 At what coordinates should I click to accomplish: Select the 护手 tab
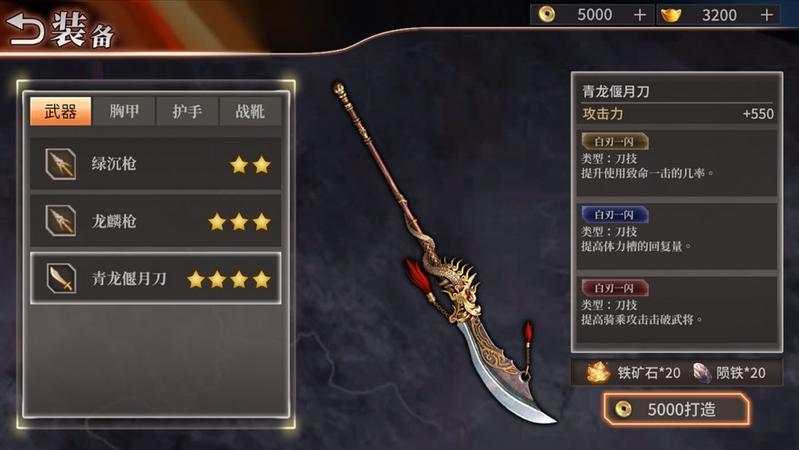point(187,111)
